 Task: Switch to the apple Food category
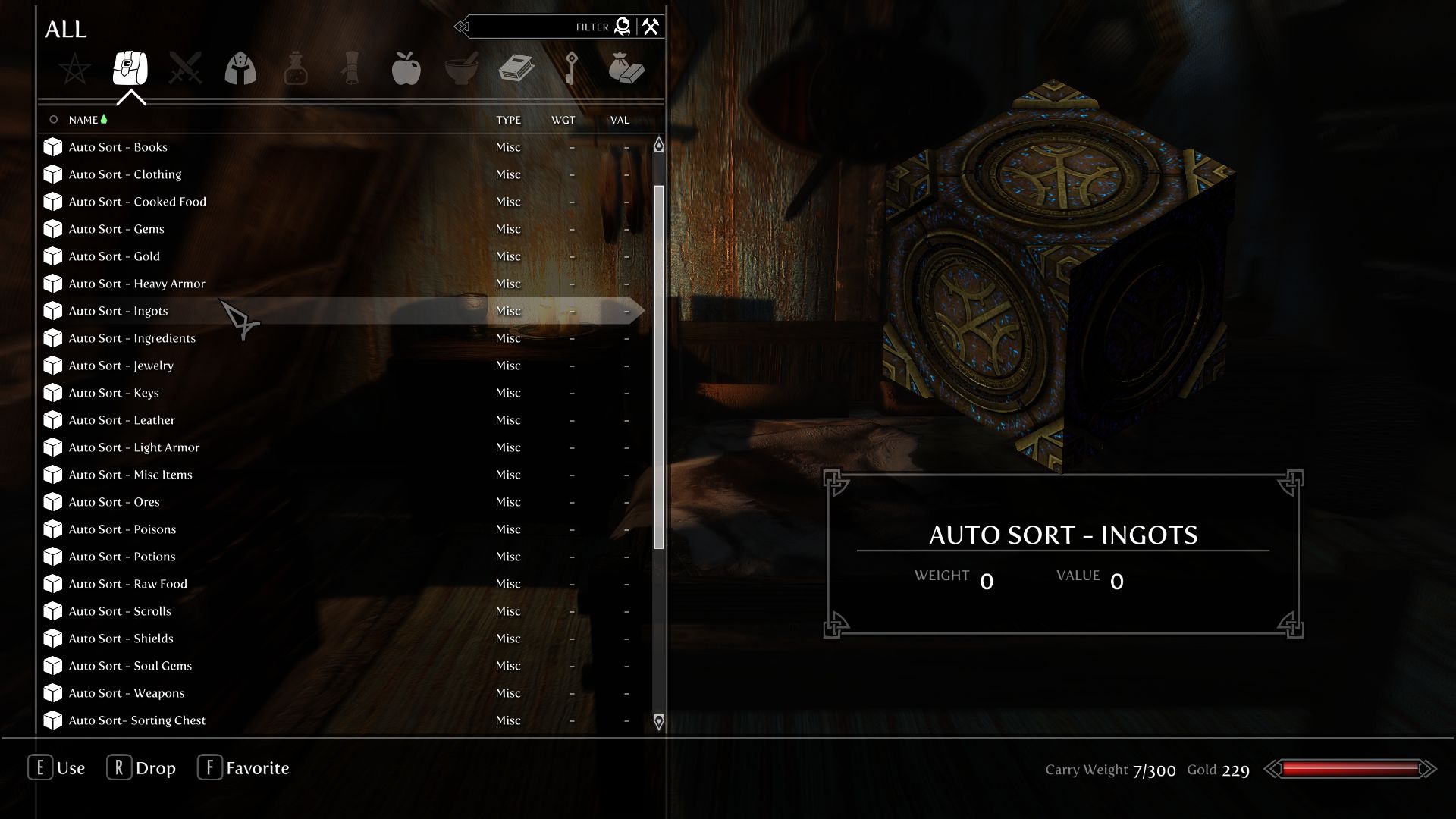click(406, 69)
